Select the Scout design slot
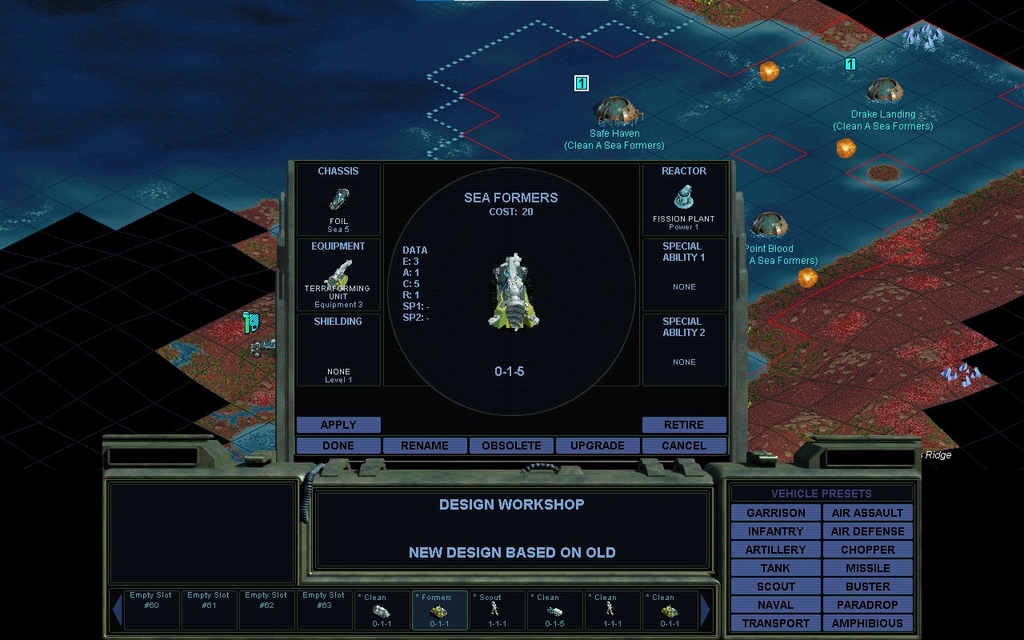Viewport: 1024px width, 640px height. 496,610
